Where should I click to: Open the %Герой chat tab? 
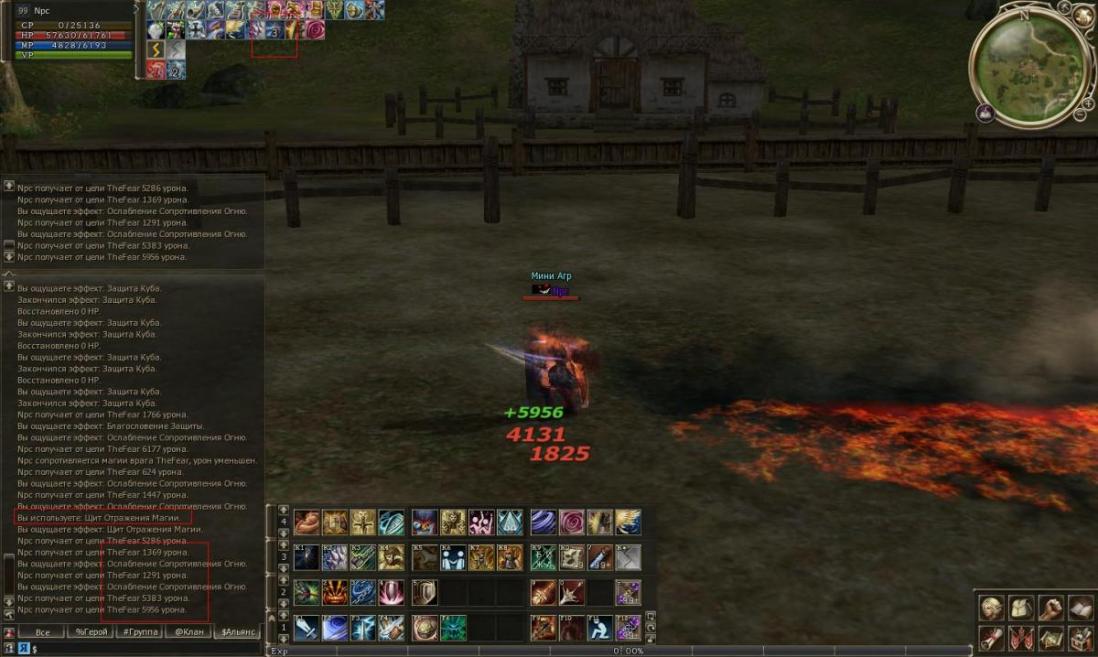click(90, 632)
